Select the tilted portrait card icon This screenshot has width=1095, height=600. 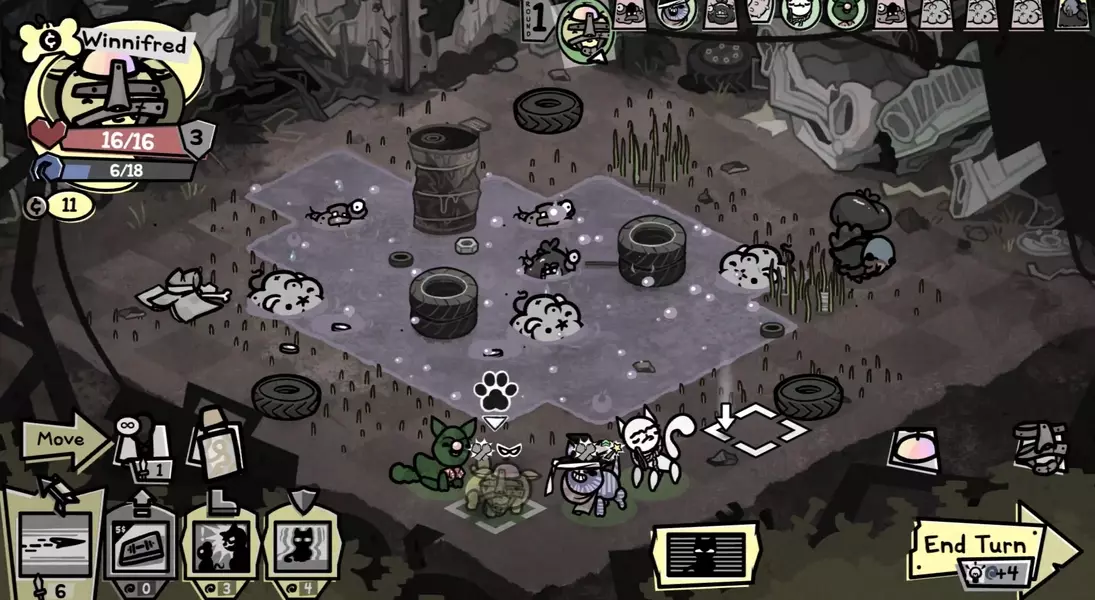[x=214, y=439]
